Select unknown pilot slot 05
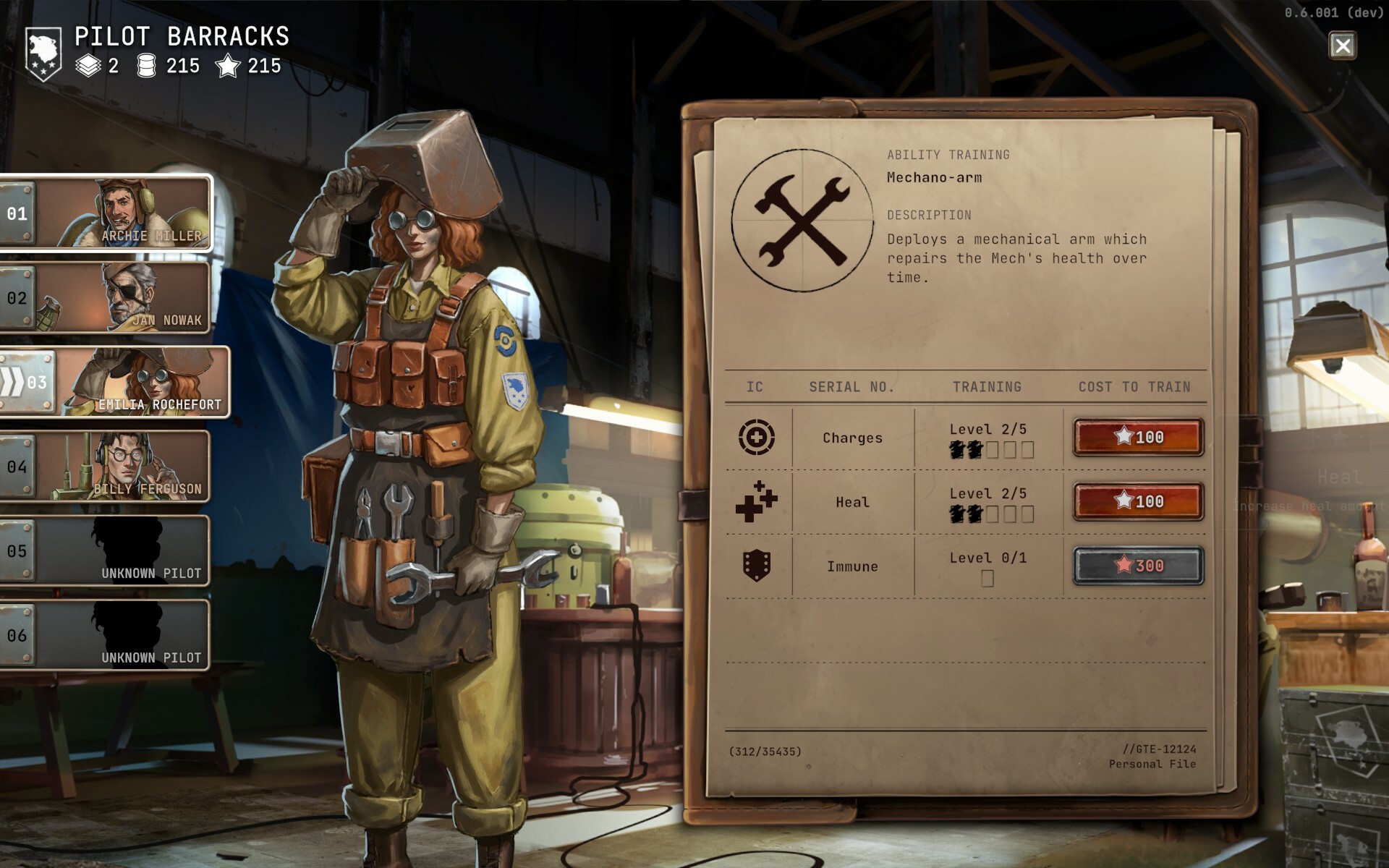 [107, 551]
